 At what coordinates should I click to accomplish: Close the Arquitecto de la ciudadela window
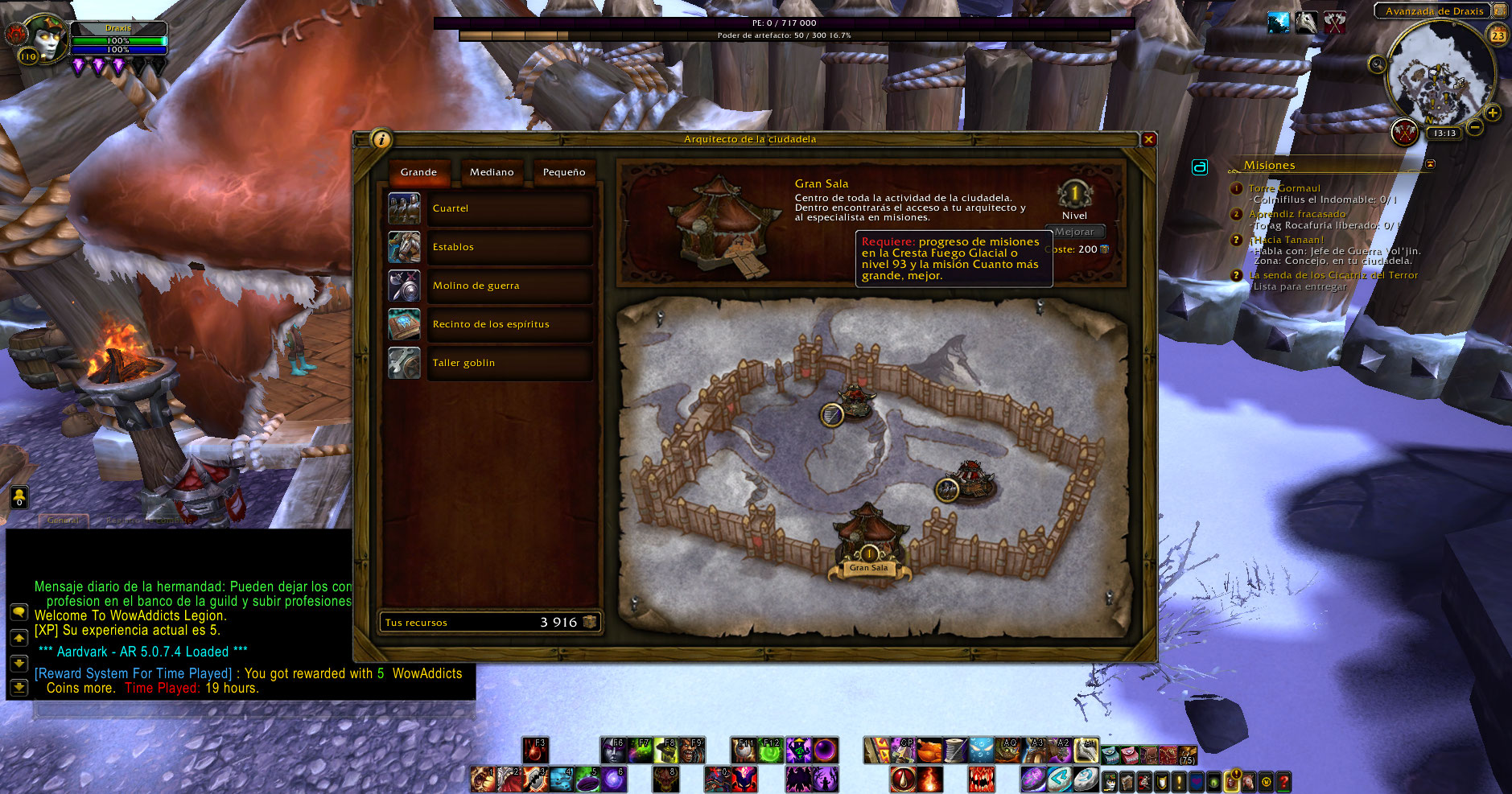1148,139
